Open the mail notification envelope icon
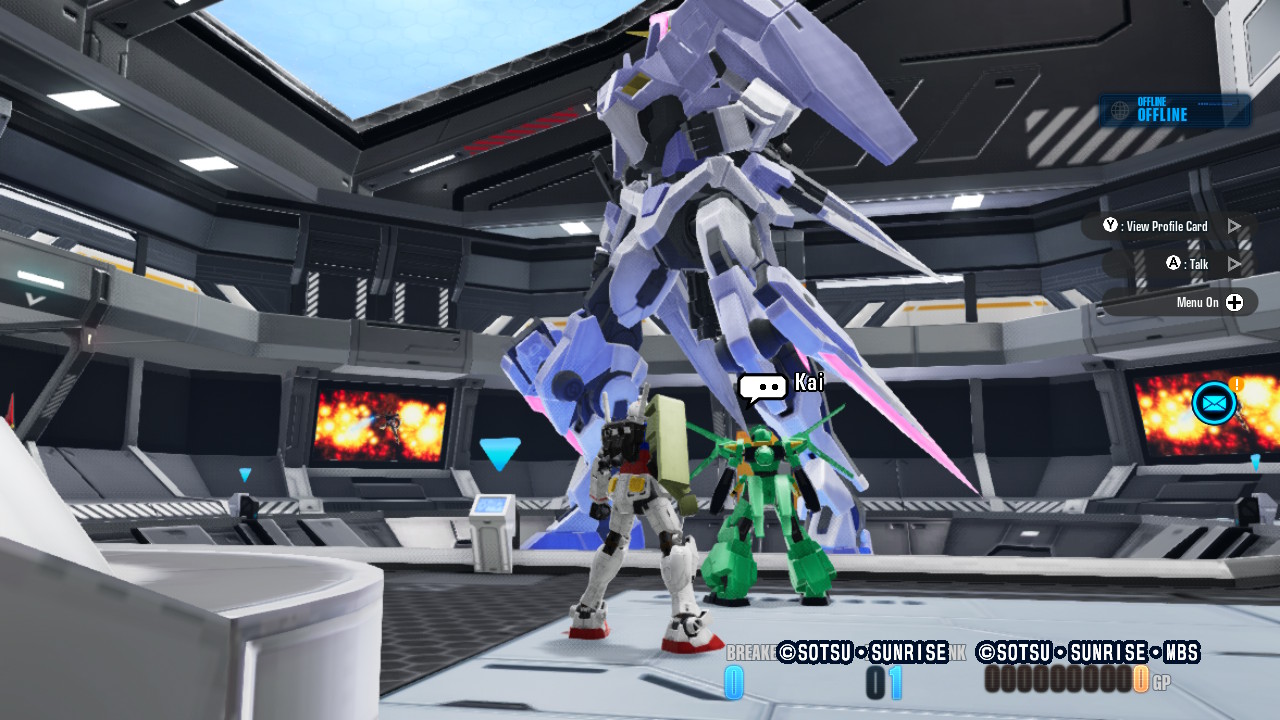Screen dimensions: 1280x720 click(x=1214, y=403)
